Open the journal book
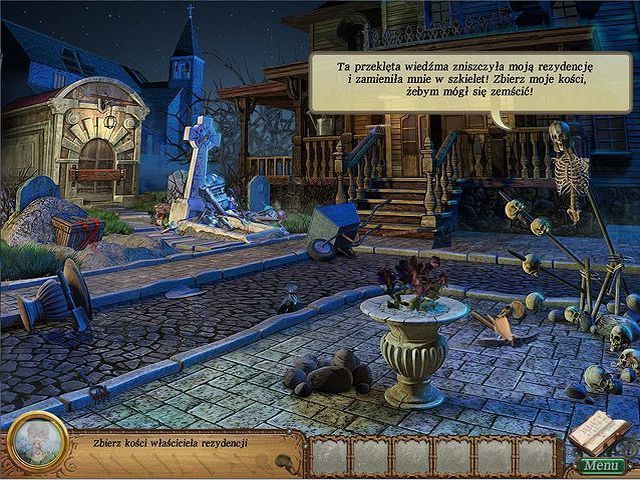 point(598,432)
